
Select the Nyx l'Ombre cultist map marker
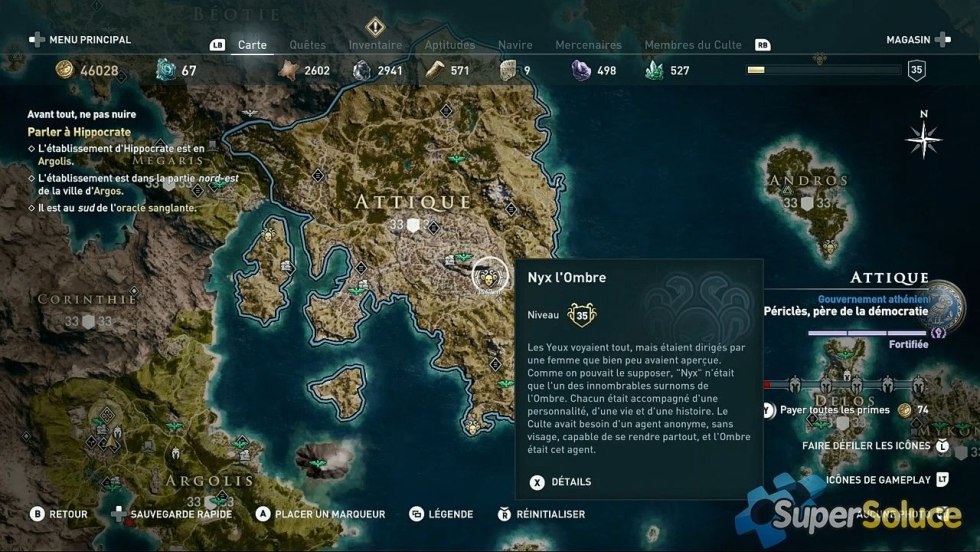click(x=490, y=275)
